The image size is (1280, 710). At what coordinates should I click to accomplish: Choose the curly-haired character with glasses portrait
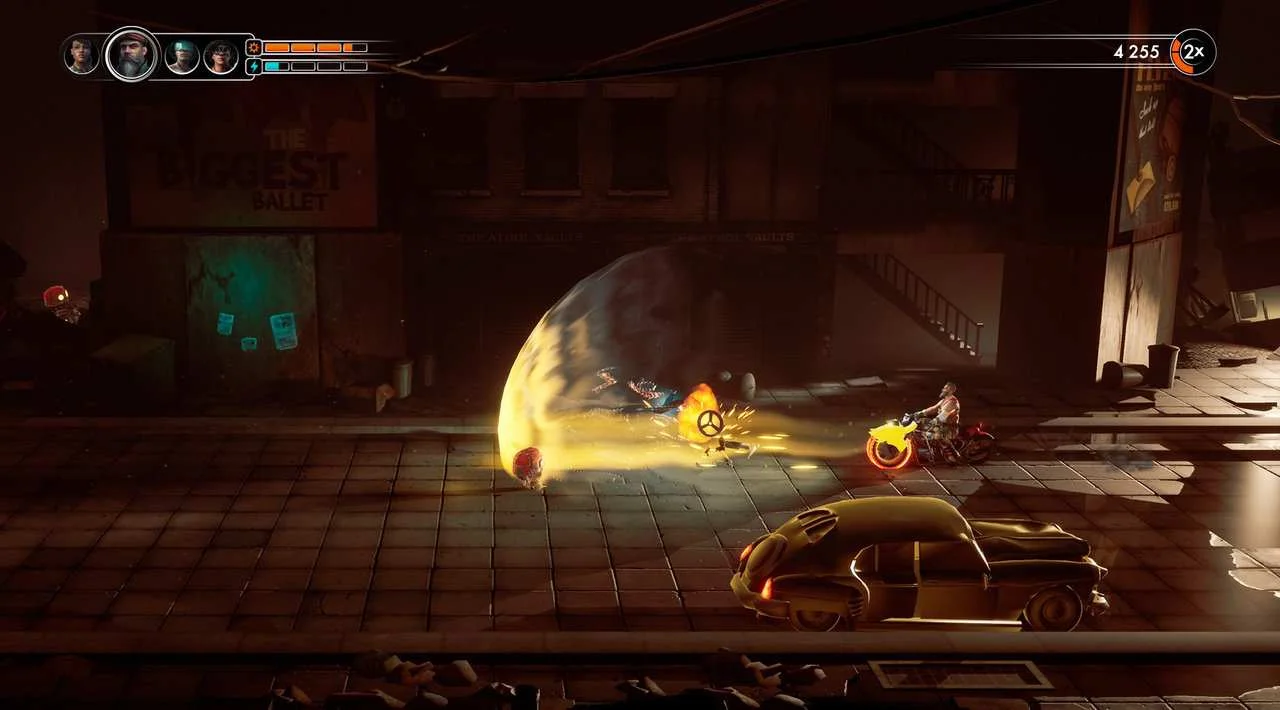tap(221, 57)
